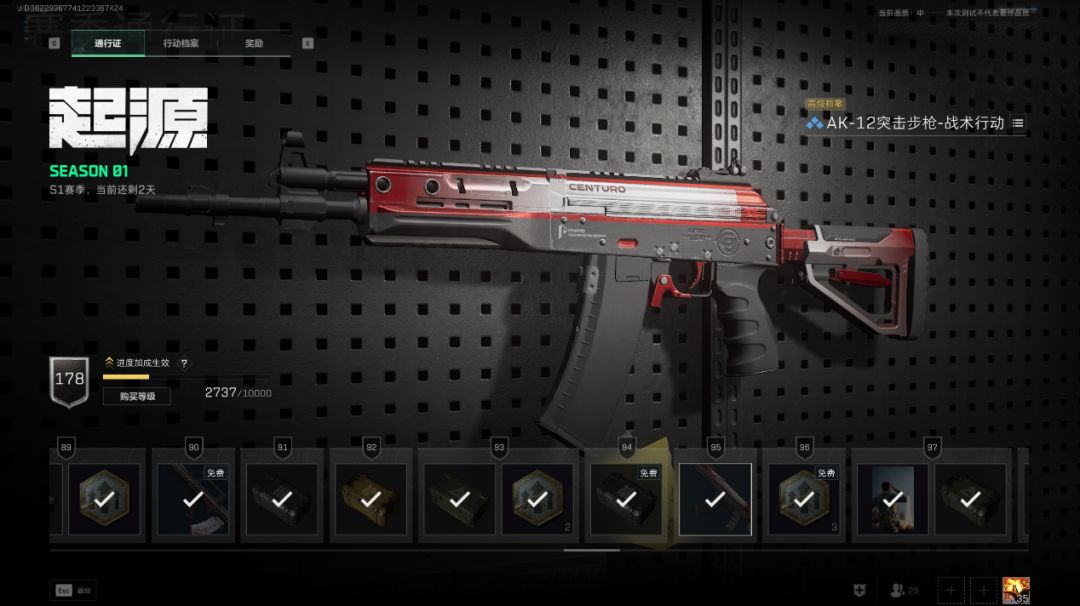Select the level 92 tan crate reward

pos(370,498)
